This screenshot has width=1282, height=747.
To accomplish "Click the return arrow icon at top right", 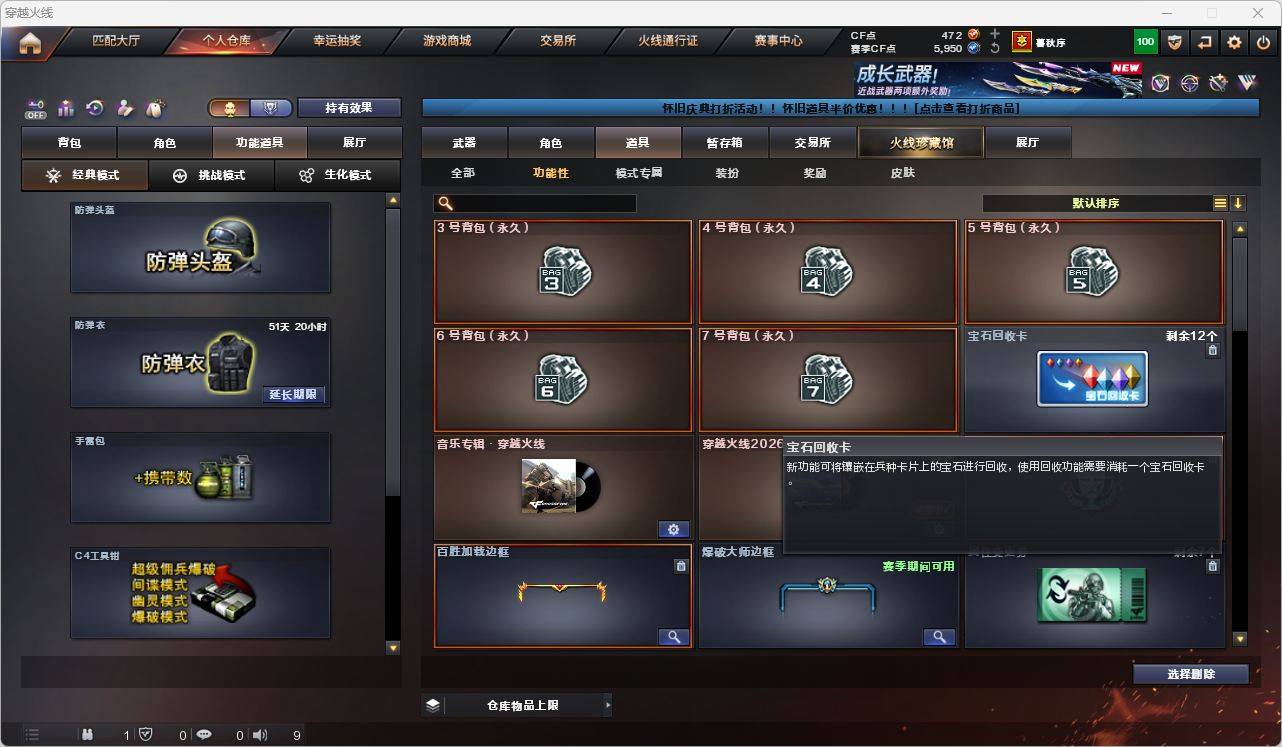I will [x=1204, y=42].
